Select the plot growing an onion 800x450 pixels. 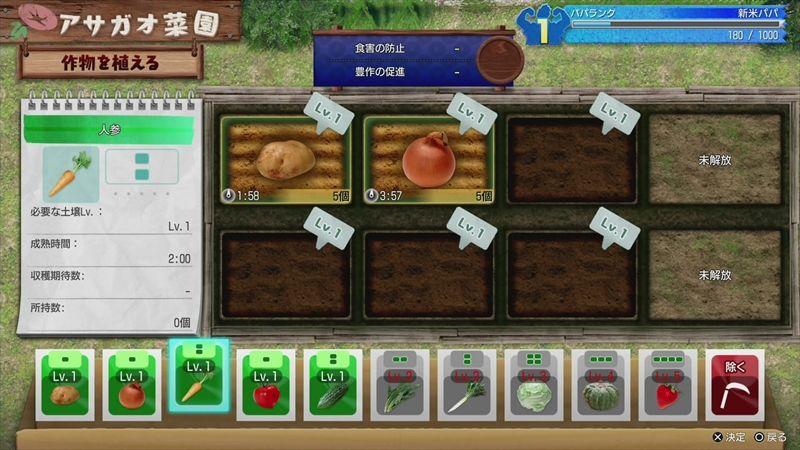click(x=429, y=160)
